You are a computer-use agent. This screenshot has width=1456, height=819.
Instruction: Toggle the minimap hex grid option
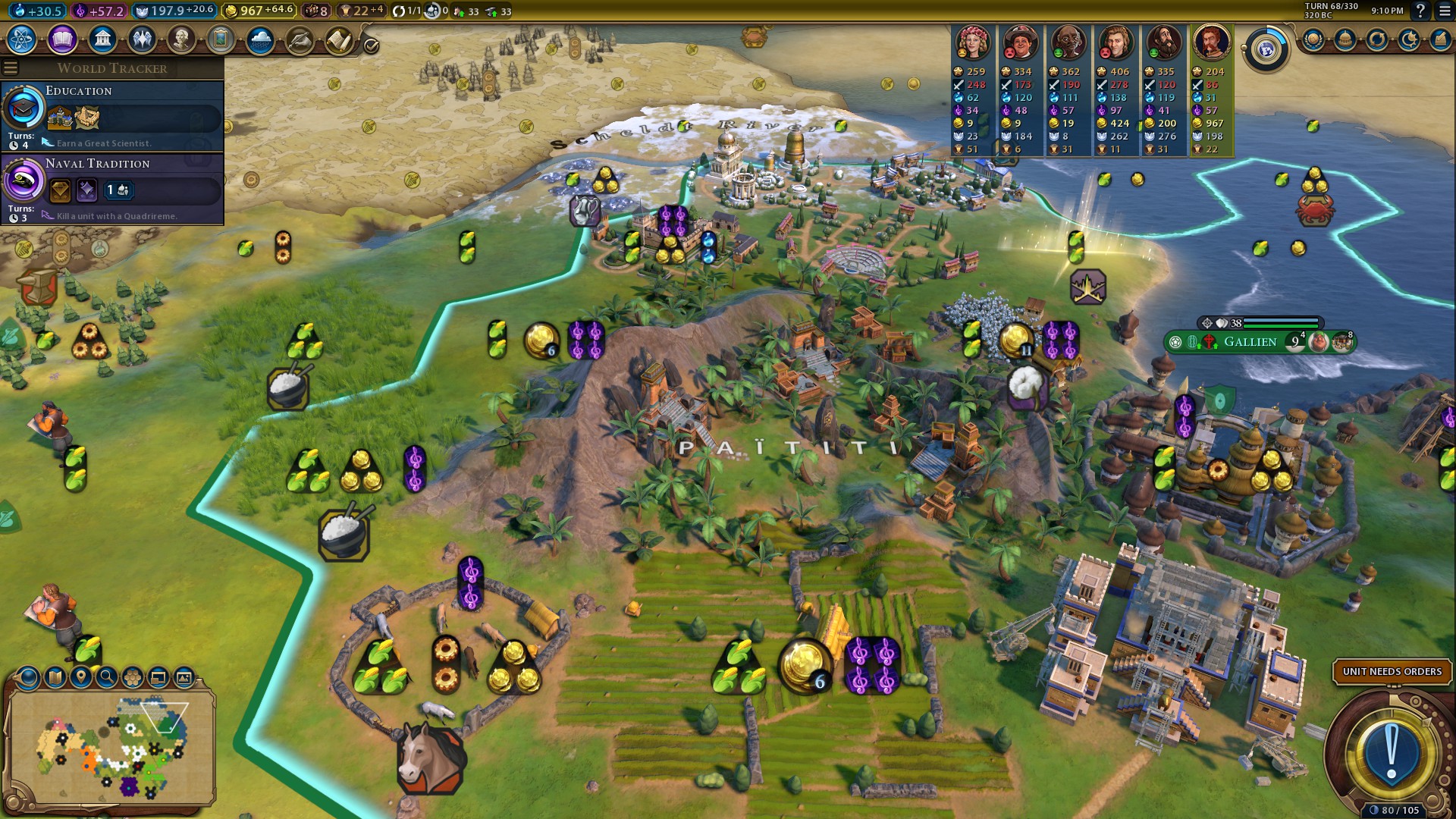133,676
